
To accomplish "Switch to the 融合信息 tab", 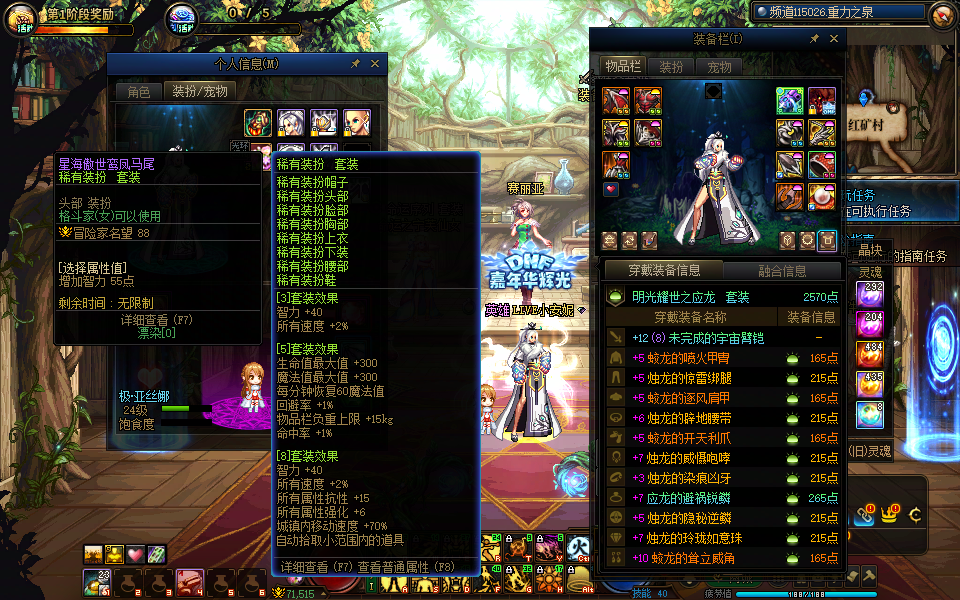I will point(781,270).
